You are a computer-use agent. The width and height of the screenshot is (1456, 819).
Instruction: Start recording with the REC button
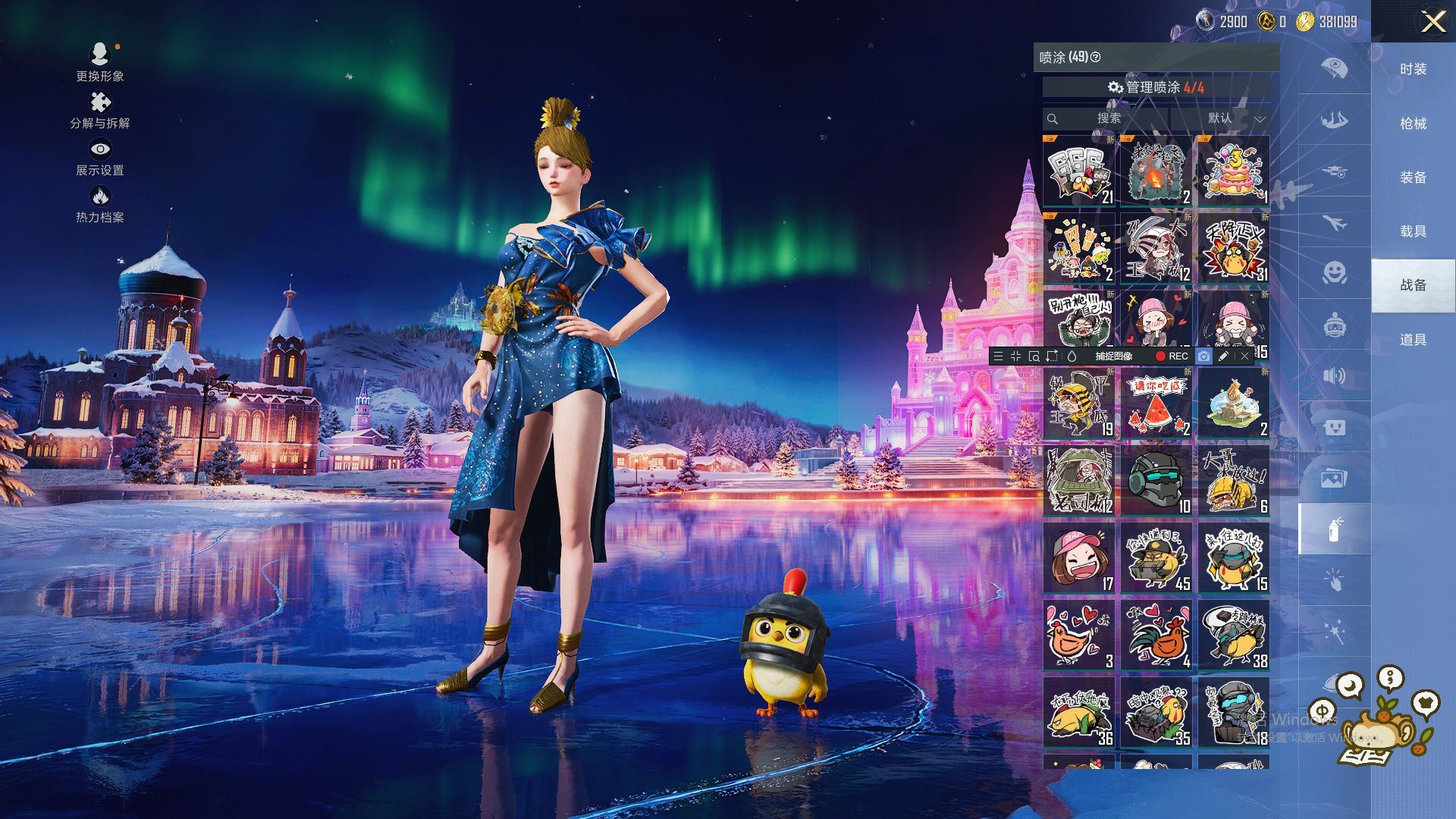1172,356
